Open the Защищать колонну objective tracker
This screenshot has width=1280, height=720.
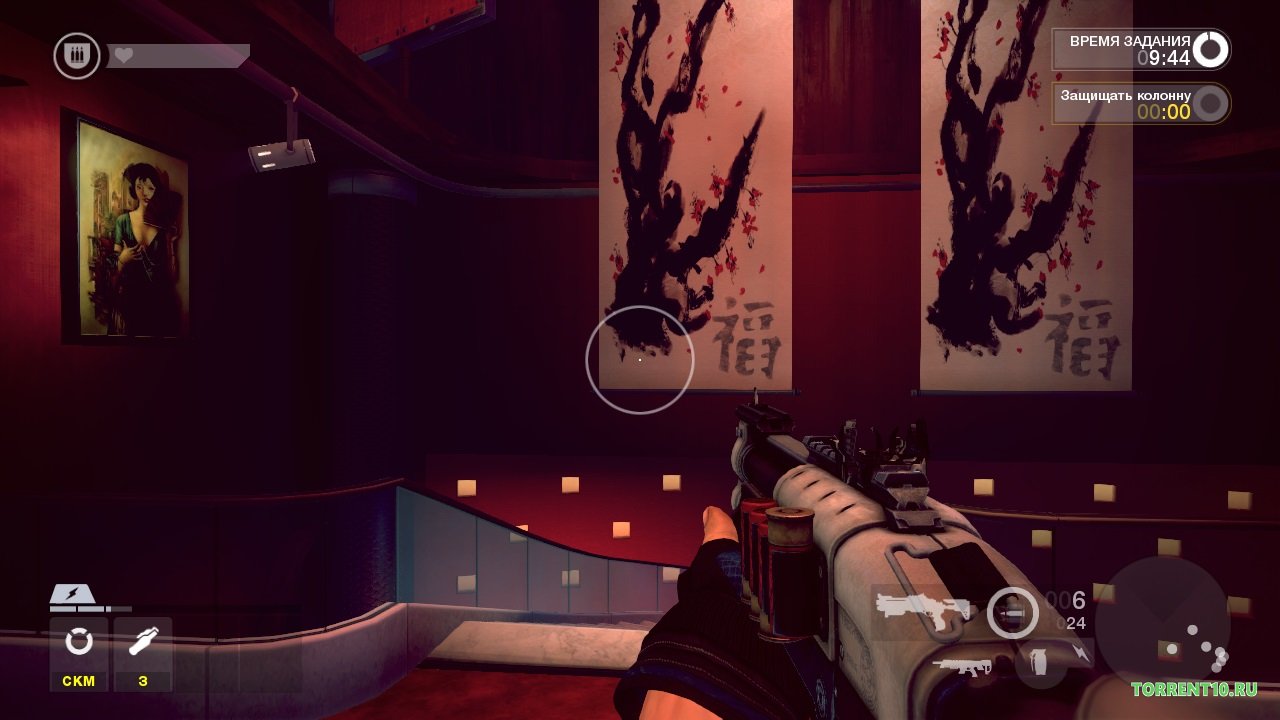[1140, 104]
